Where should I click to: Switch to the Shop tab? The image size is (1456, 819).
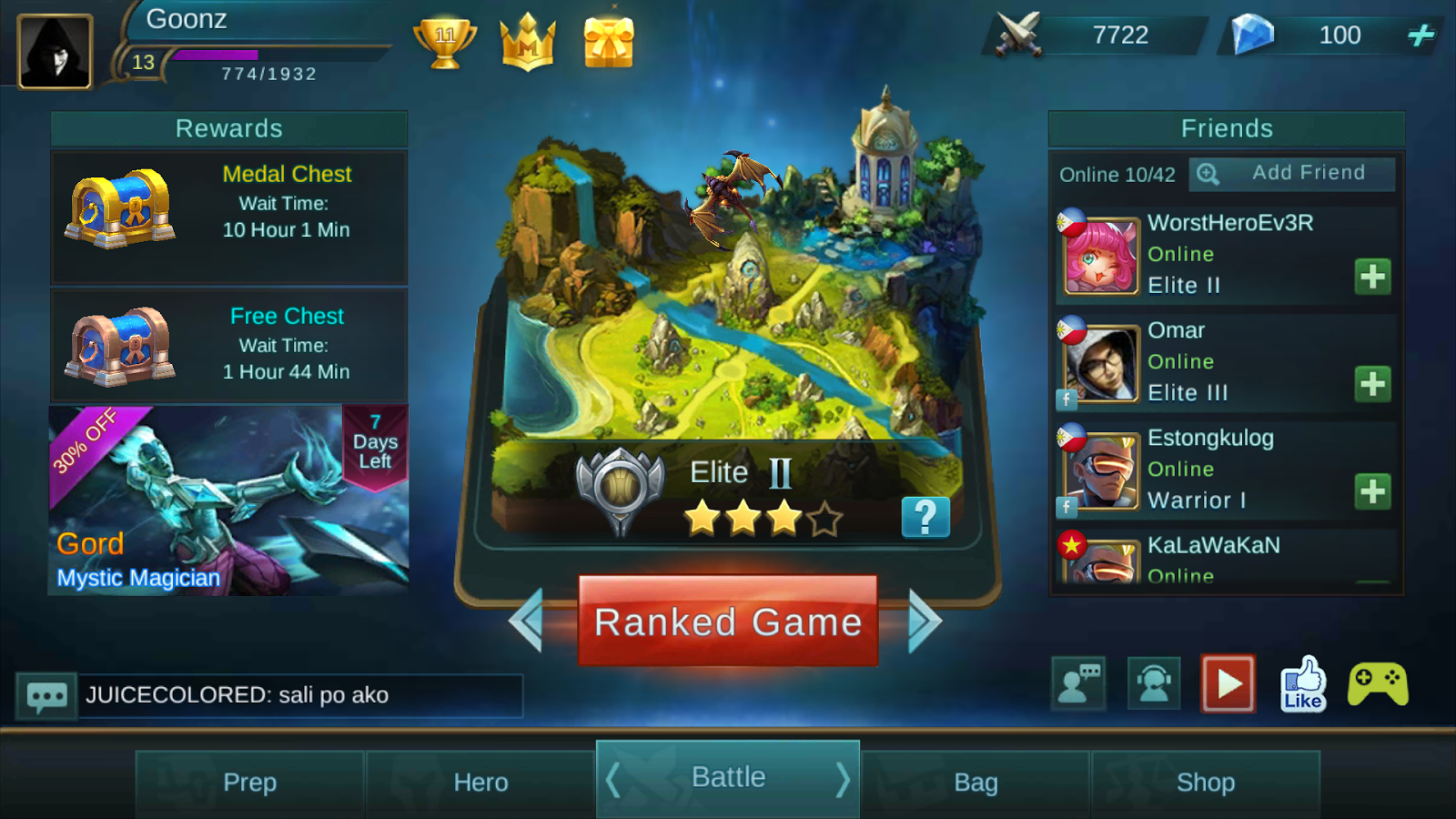pyautogui.click(x=1207, y=781)
